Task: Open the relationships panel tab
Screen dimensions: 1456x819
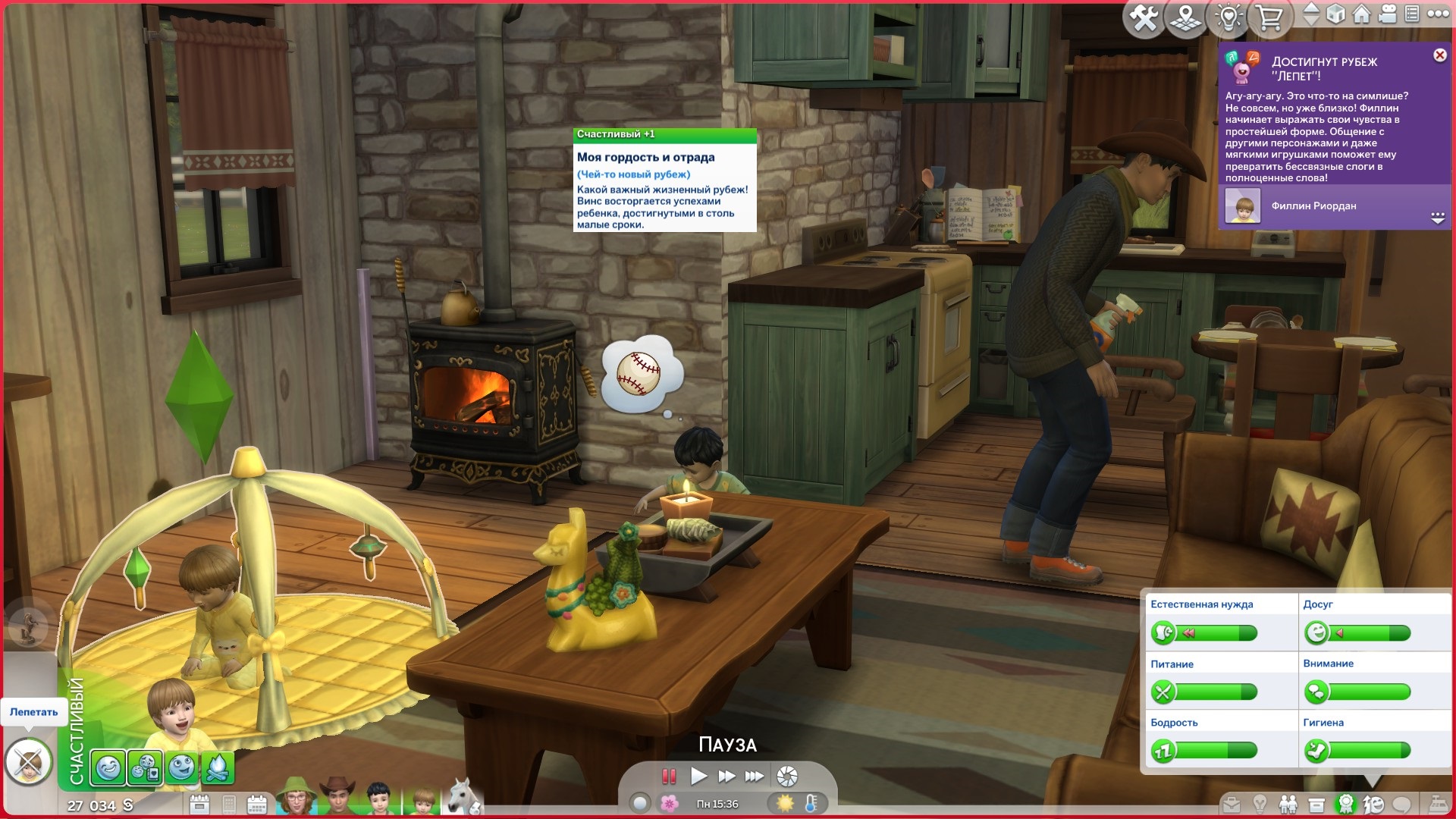Action: [x=1287, y=804]
